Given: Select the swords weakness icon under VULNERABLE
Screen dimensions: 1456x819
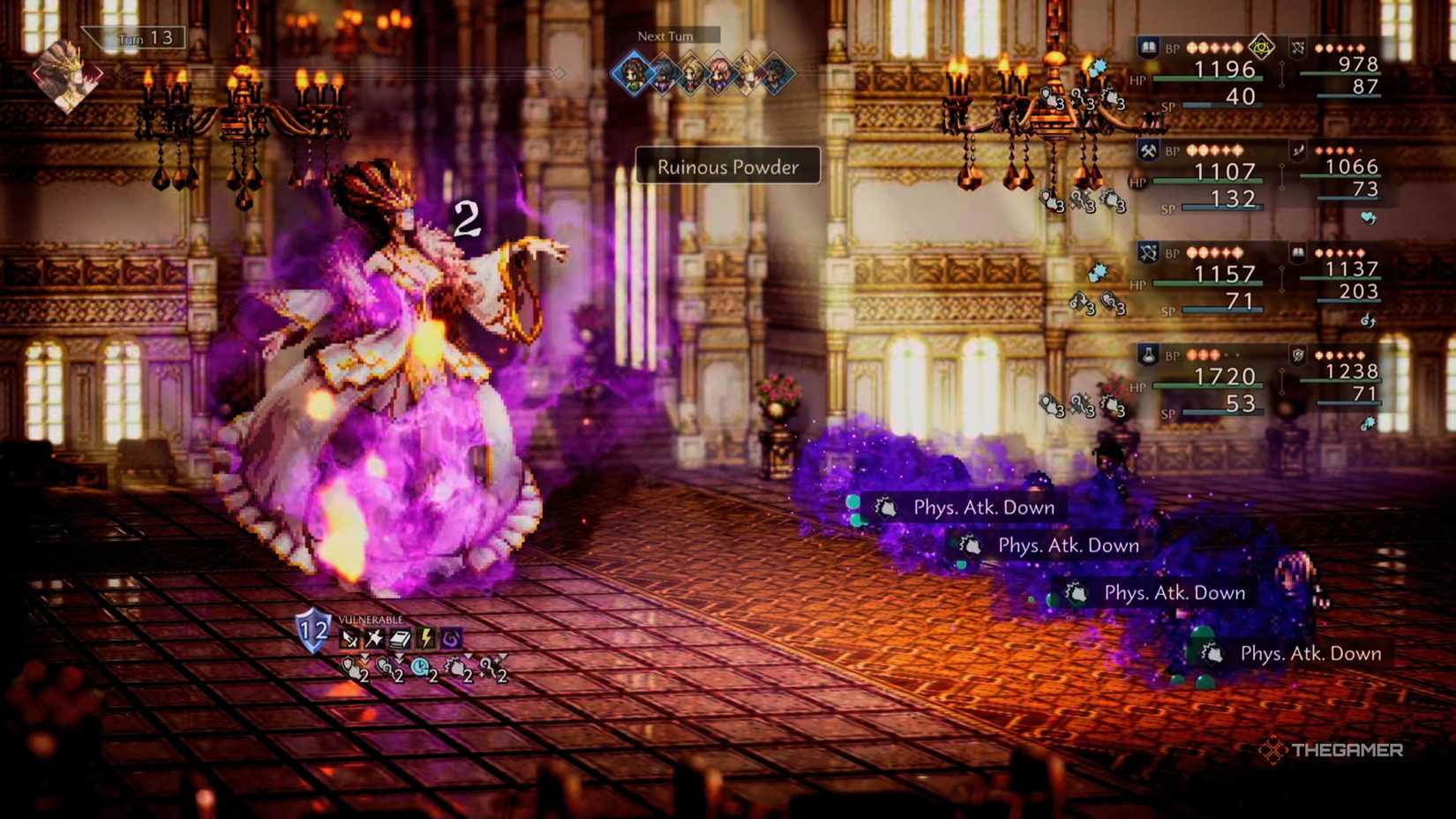Looking at the screenshot, I should tap(351, 637).
